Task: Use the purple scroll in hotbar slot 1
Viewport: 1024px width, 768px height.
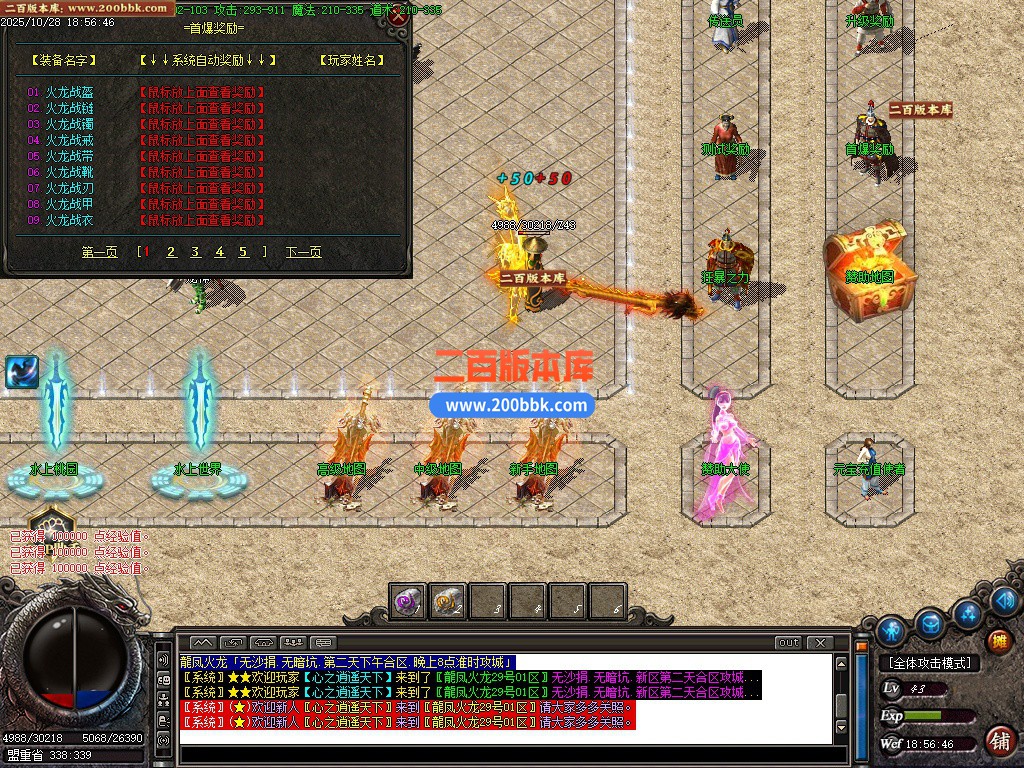Action: (408, 601)
